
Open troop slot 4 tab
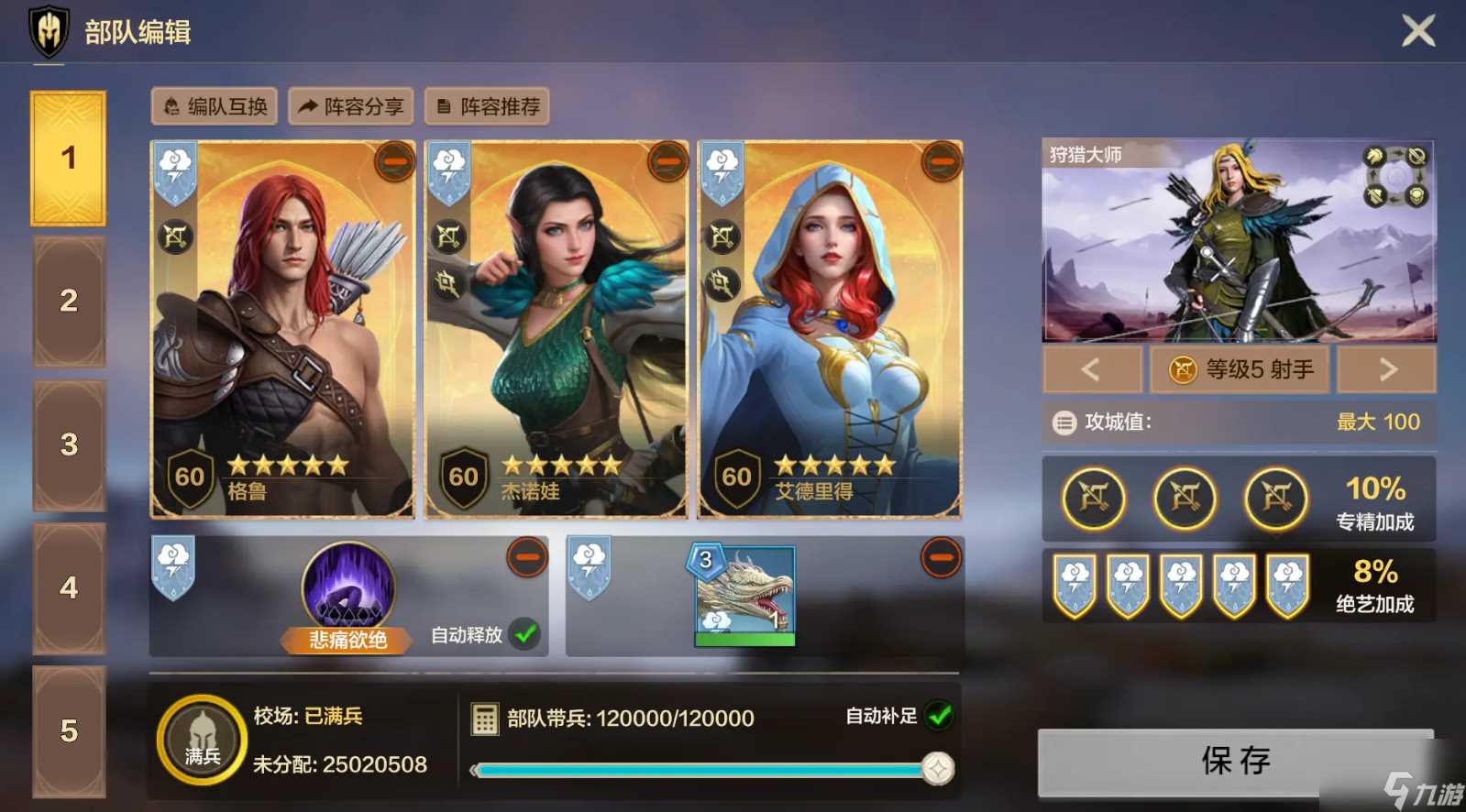[69, 587]
